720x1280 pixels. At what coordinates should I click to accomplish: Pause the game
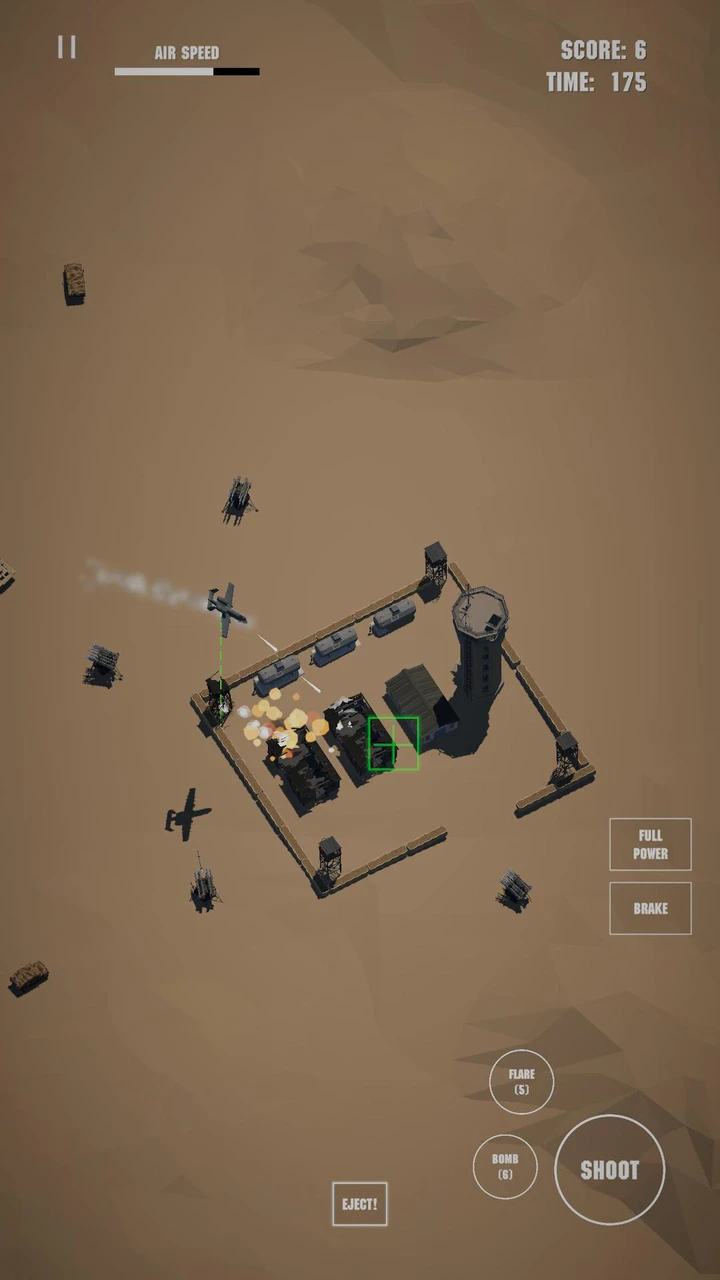67,47
